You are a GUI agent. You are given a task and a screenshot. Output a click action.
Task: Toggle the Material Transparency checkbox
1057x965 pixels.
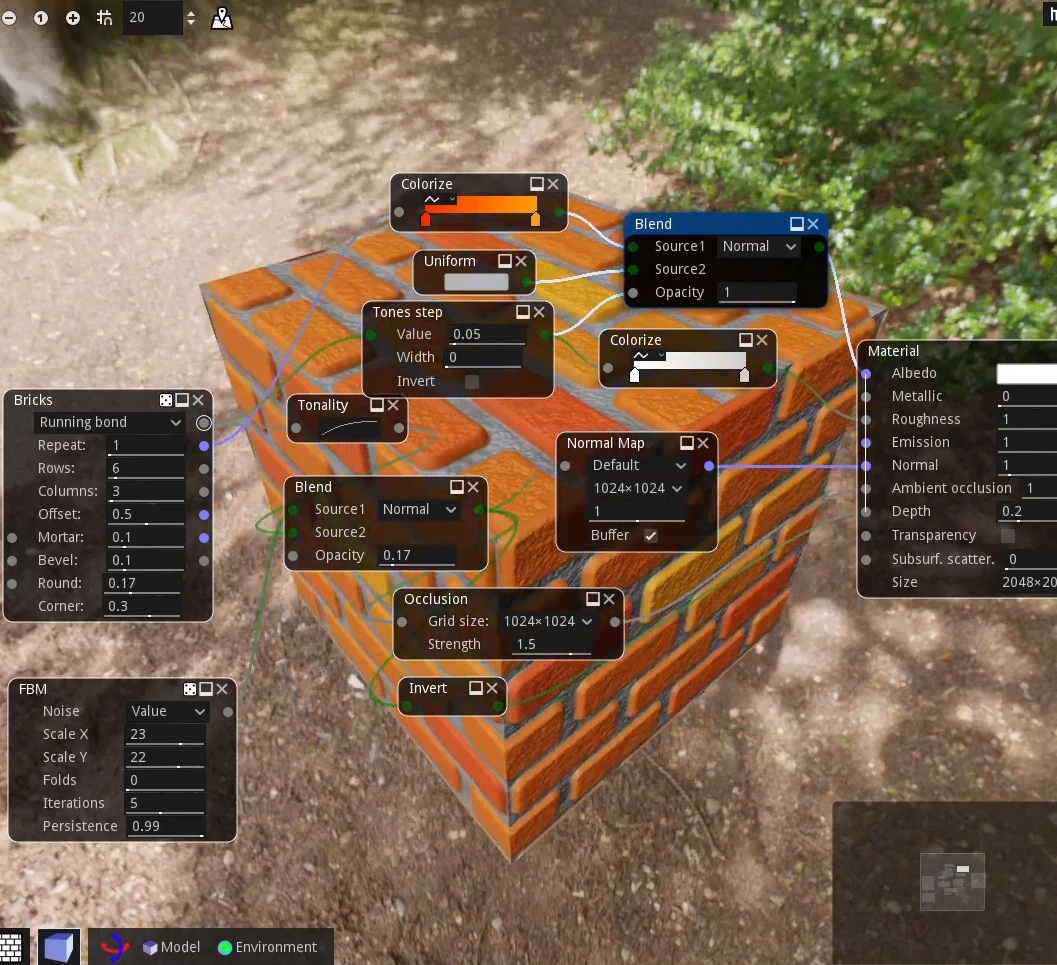1008,536
